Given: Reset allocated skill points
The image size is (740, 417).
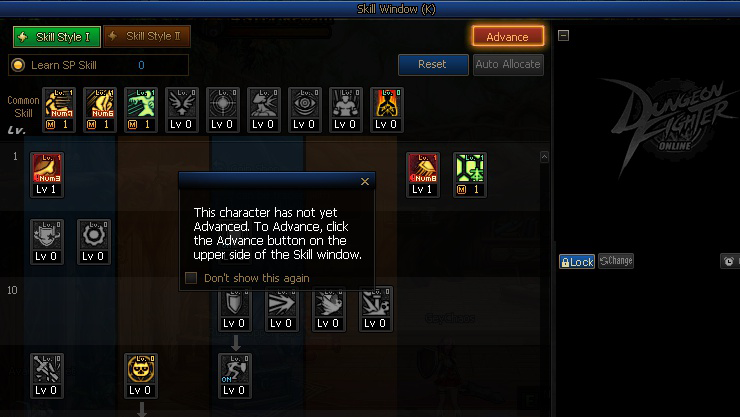Looking at the screenshot, I should (432, 64).
